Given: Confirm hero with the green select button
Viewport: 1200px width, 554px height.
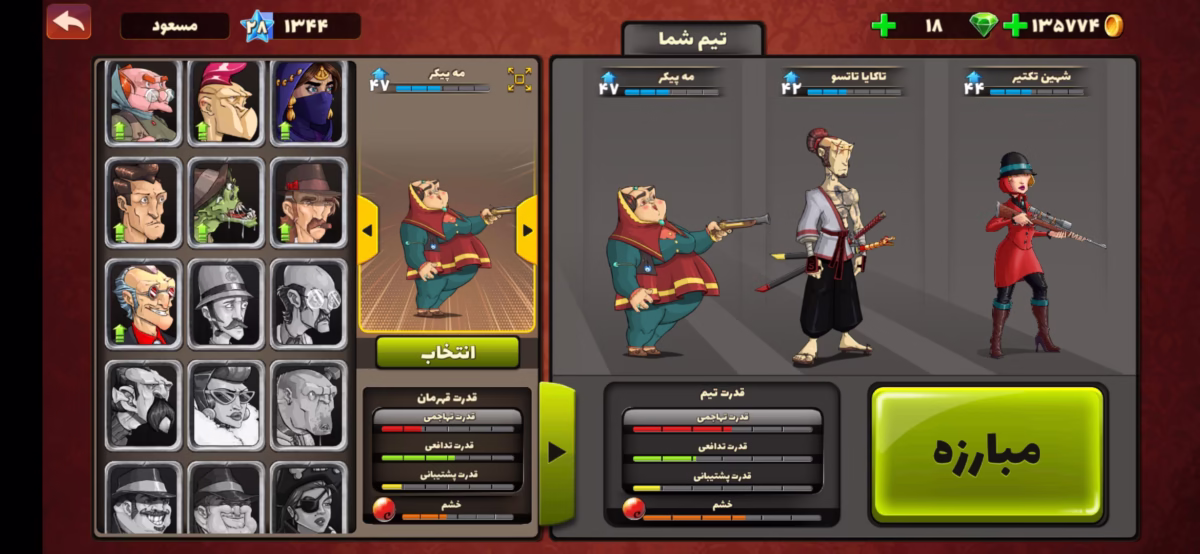Looking at the screenshot, I should 447,352.
